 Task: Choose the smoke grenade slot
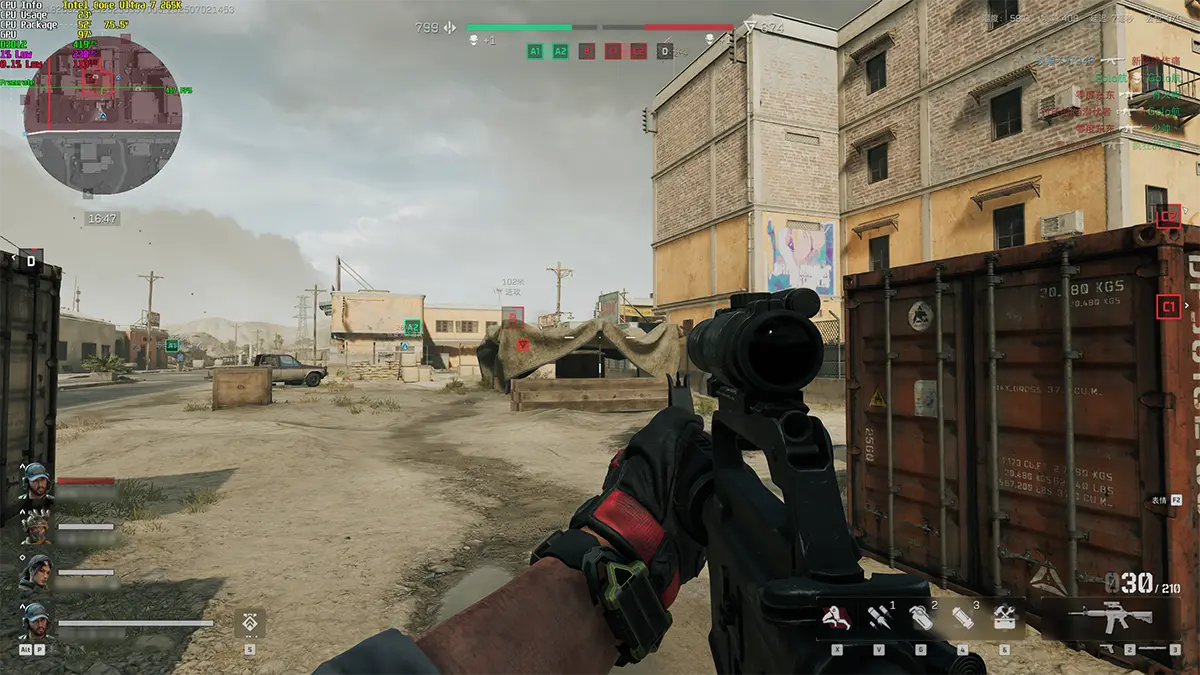920,619
